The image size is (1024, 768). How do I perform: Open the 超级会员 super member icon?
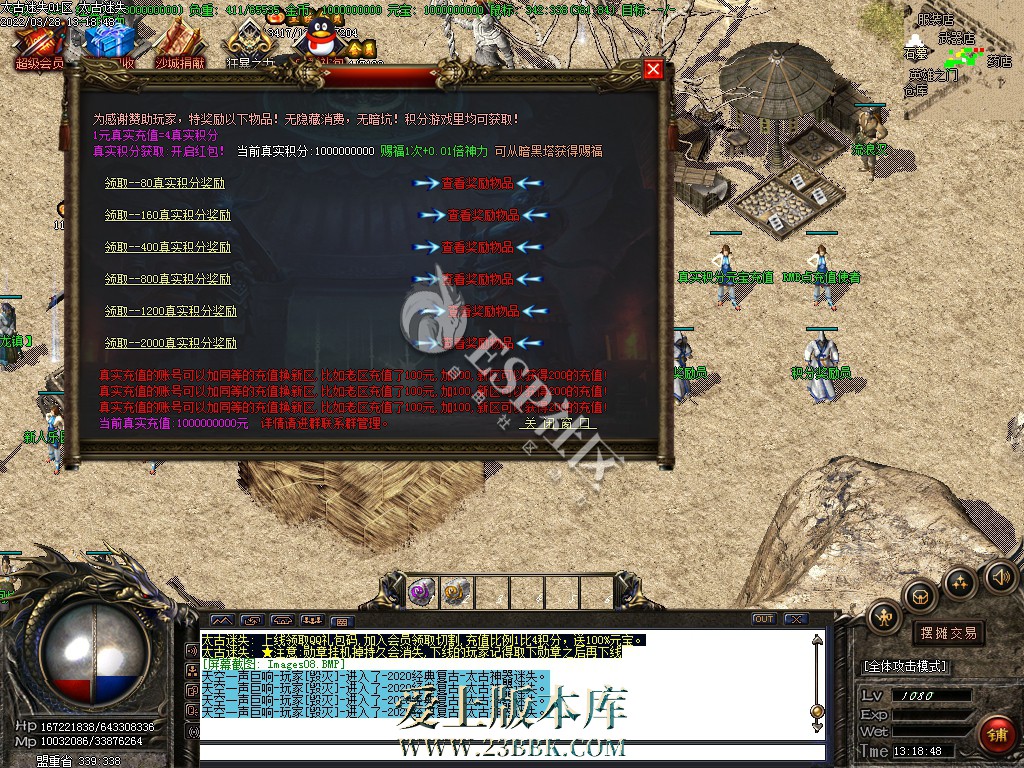[40, 47]
